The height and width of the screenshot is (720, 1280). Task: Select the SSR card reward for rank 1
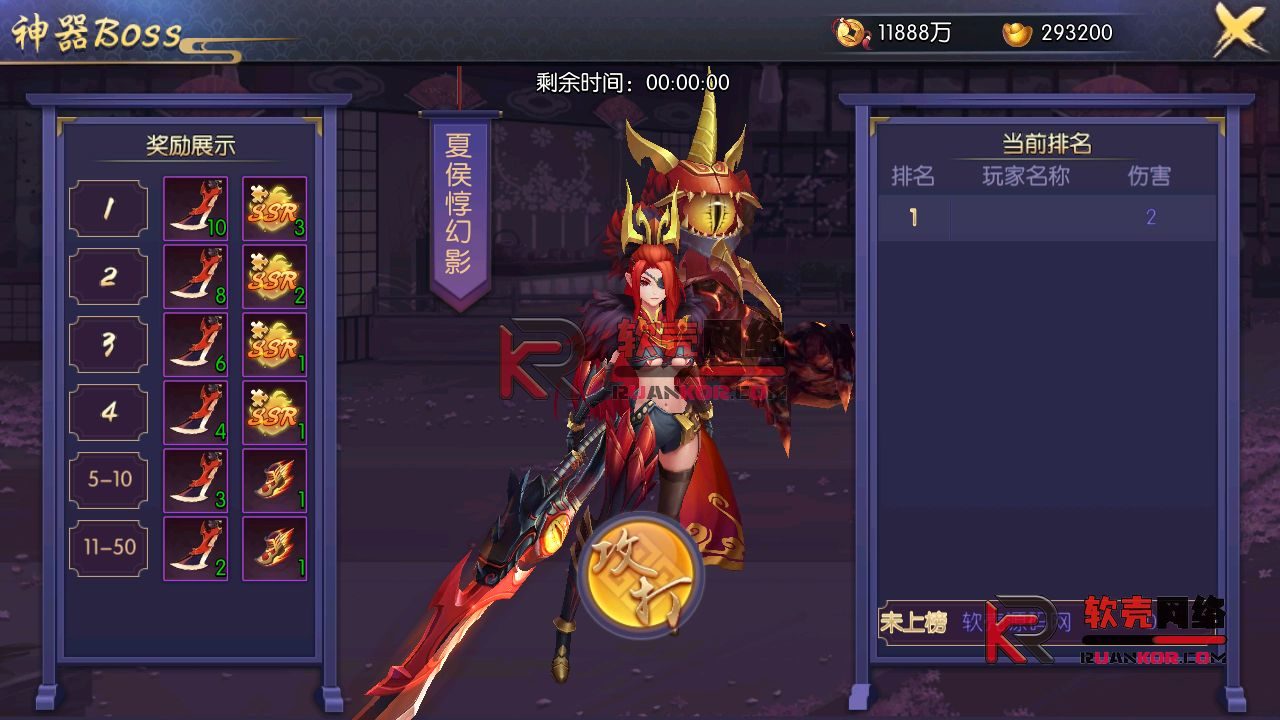point(273,209)
